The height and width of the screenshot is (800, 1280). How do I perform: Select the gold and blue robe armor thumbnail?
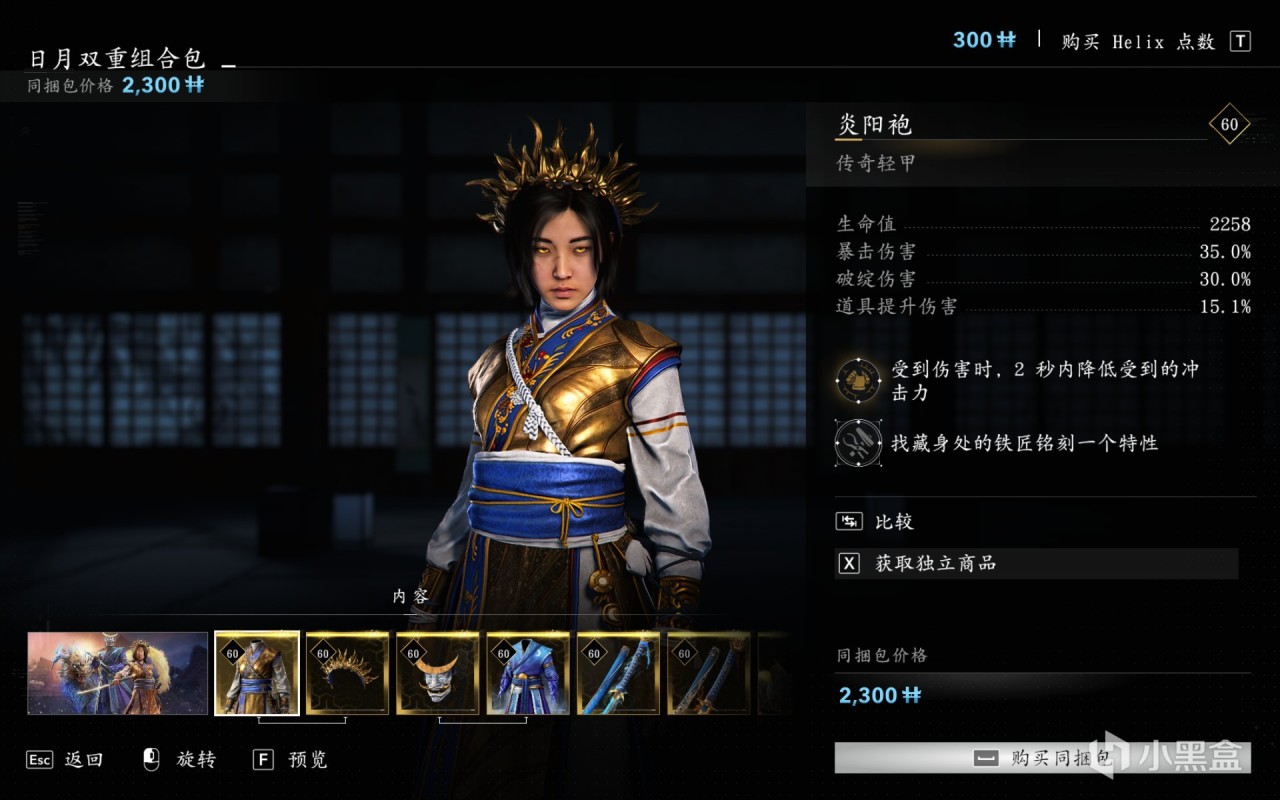257,673
